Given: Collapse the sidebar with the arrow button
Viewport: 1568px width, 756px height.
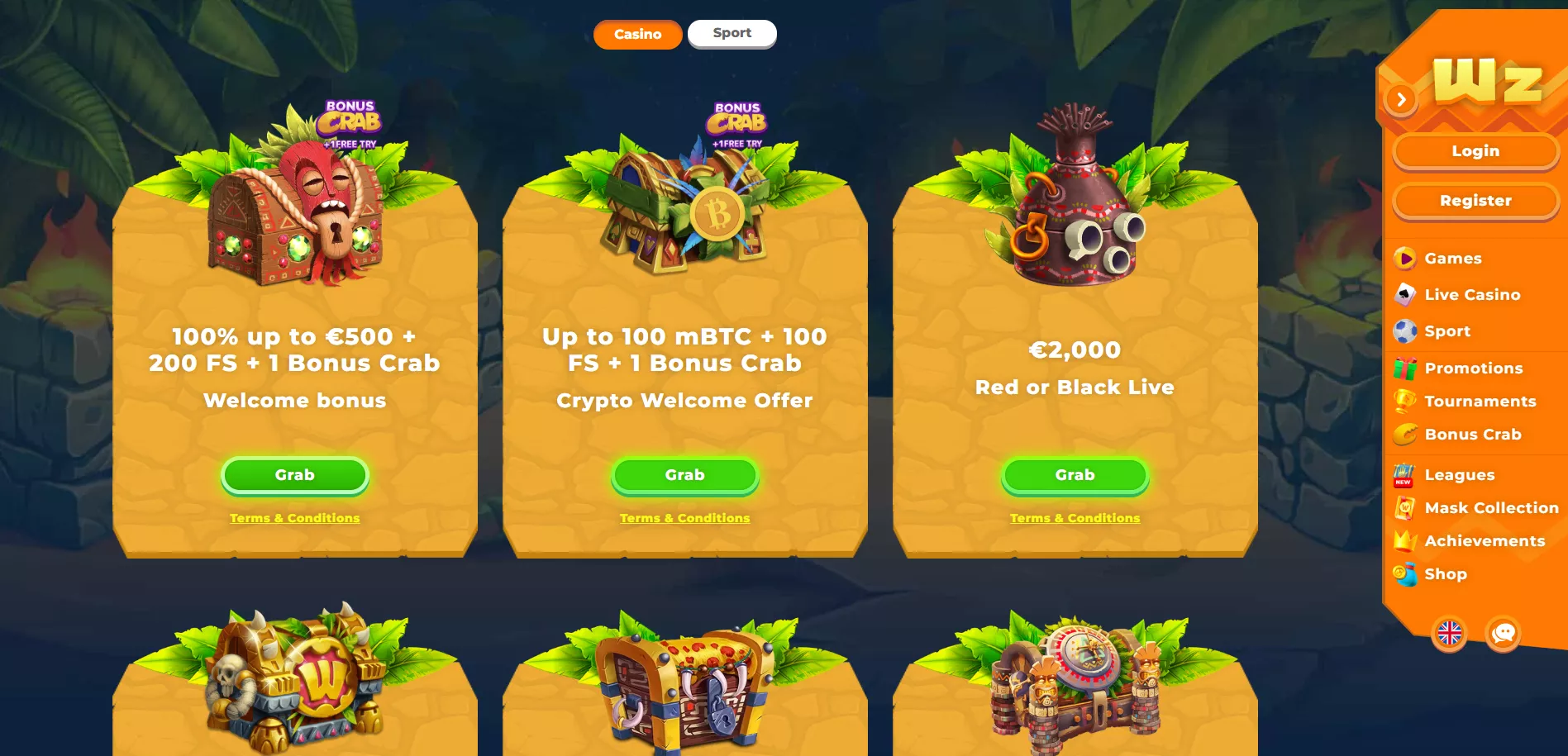Looking at the screenshot, I should (1401, 100).
